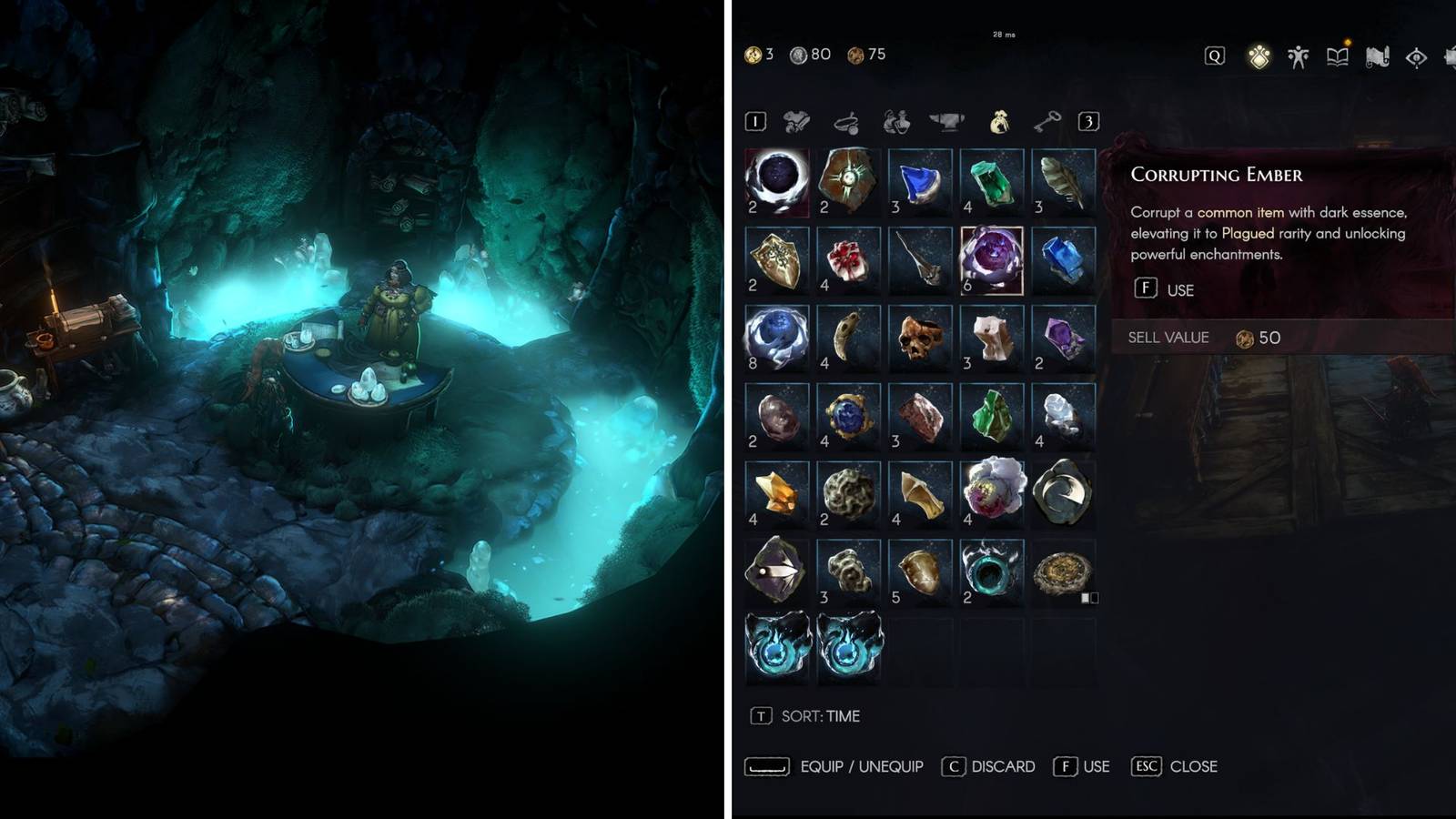Click ESC CLOSE to exit inventory

1174,766
